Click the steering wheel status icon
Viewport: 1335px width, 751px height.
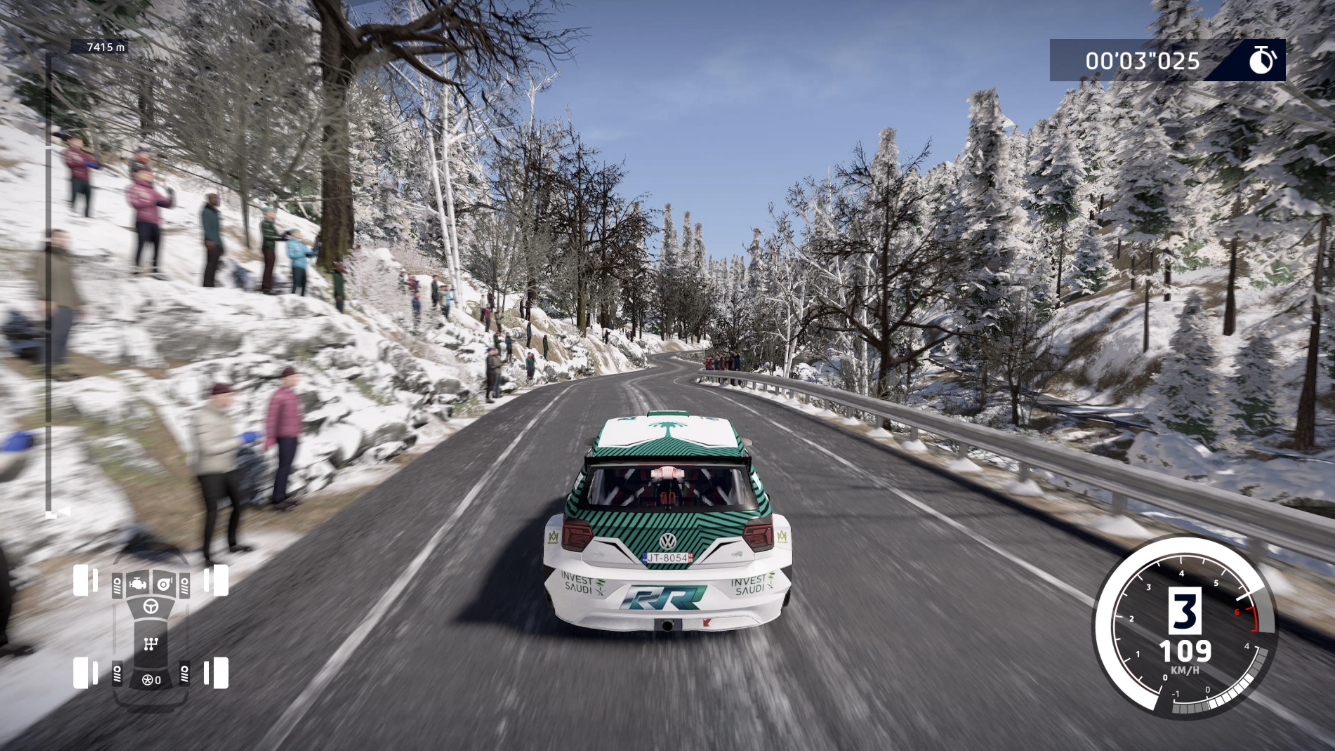tap(151, 606)
